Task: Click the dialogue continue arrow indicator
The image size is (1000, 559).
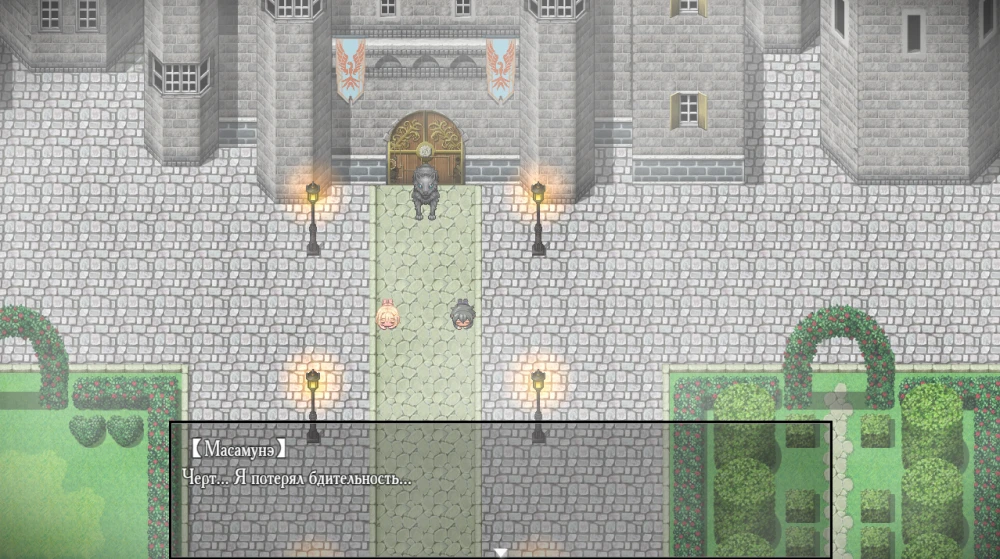Action: pyautogui.click(x=500, y=552)
